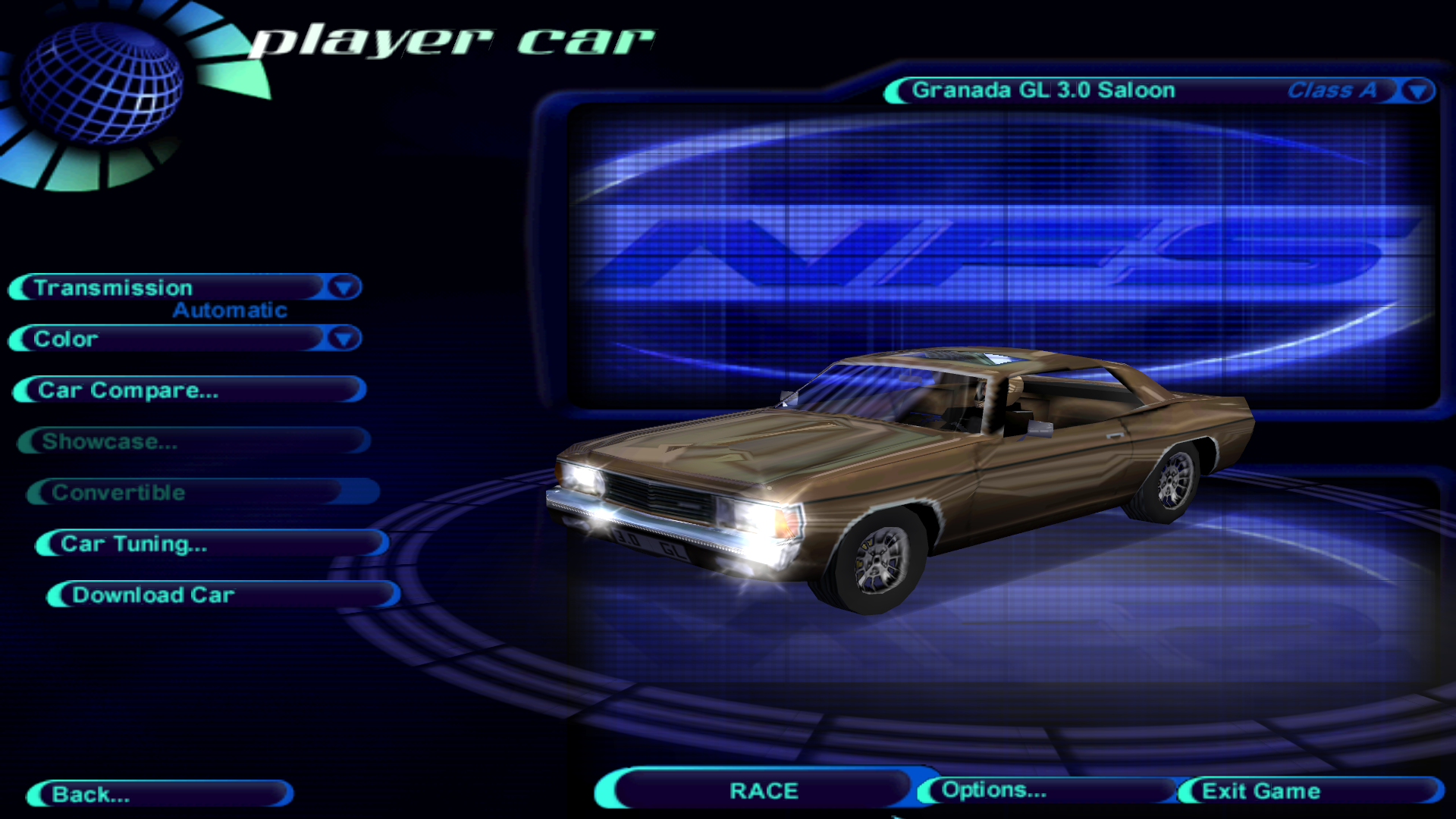Open the Options menu
The height and width of the screenshot is (819, 1456).
[x=1045, y=790]
